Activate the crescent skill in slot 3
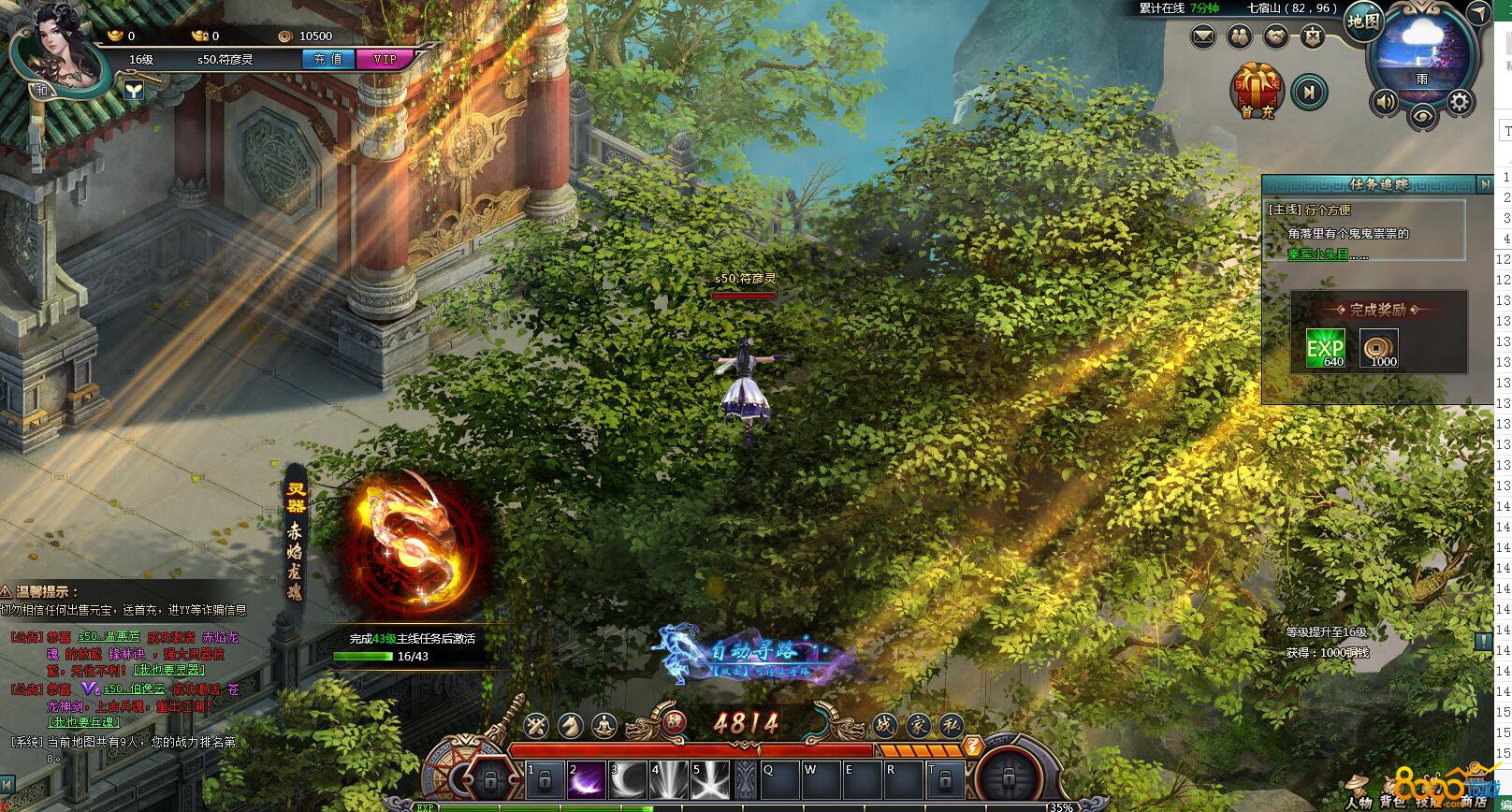The width and height of the screenshot is (1512, 812). 630,779
